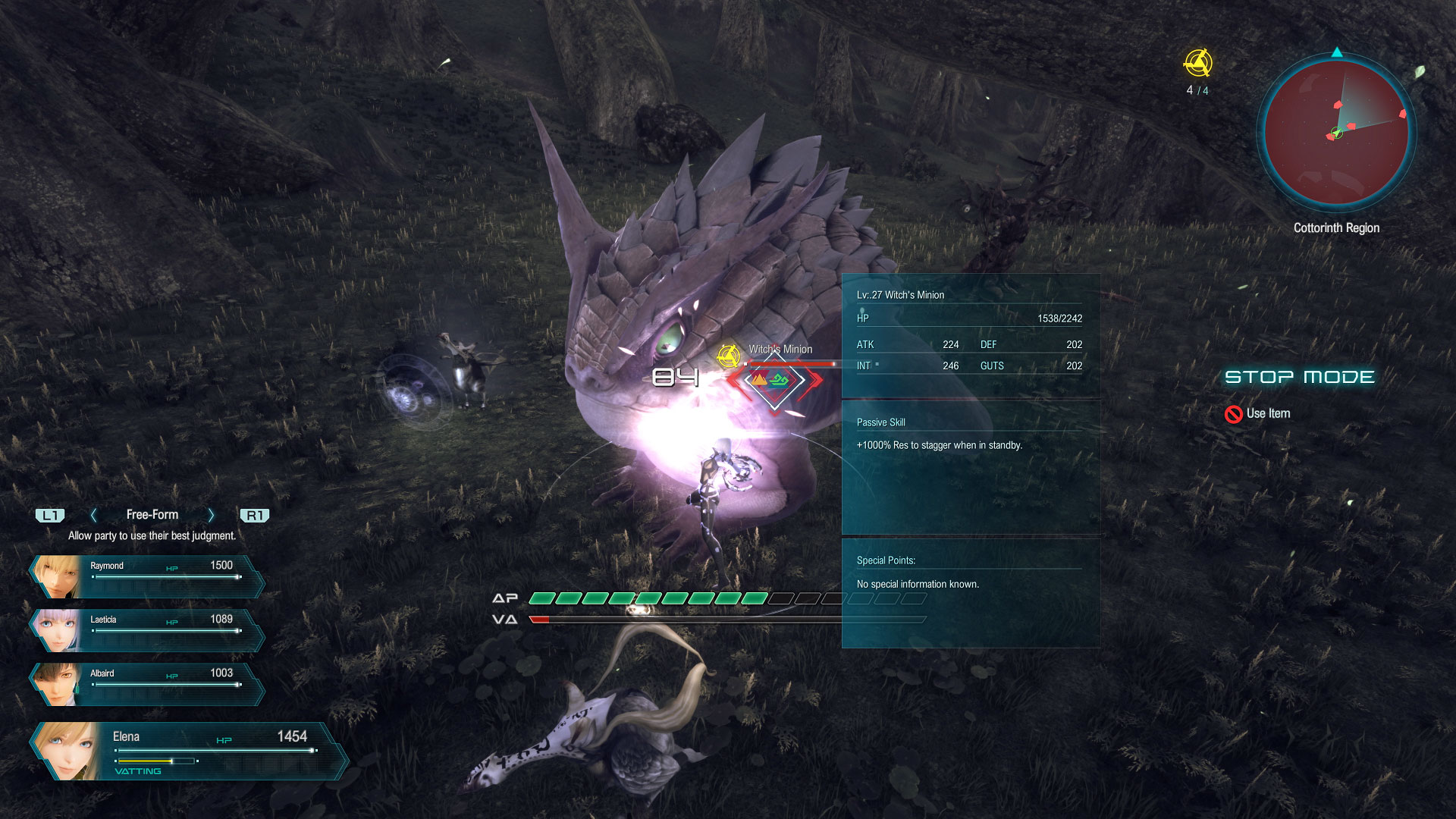Viewport: 1456px width, 819px height.
Task: Click the Witch's Minion target diamond marker
Action: [x=773, y=380]
